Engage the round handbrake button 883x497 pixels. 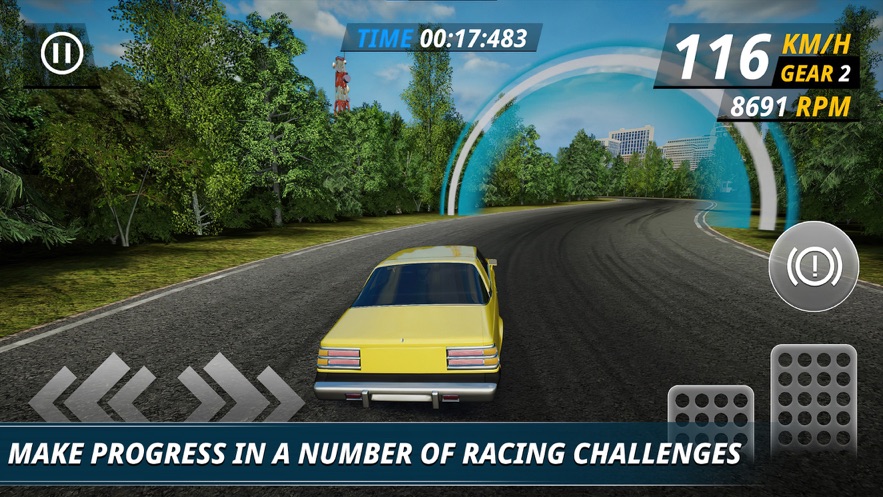pos(813,266)
